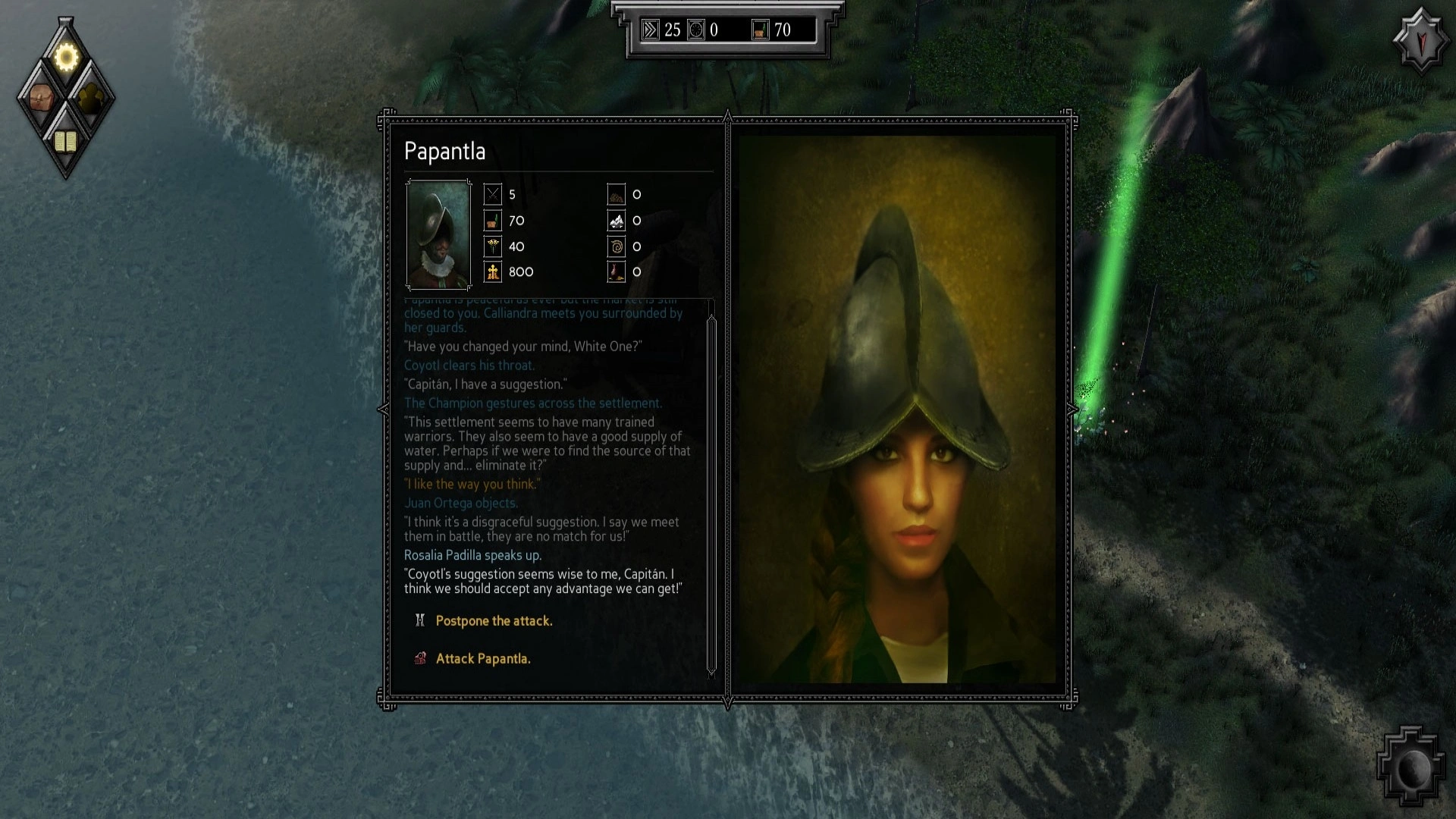
Task: Open the gear settings menu
Action: [x=66, y=58]
